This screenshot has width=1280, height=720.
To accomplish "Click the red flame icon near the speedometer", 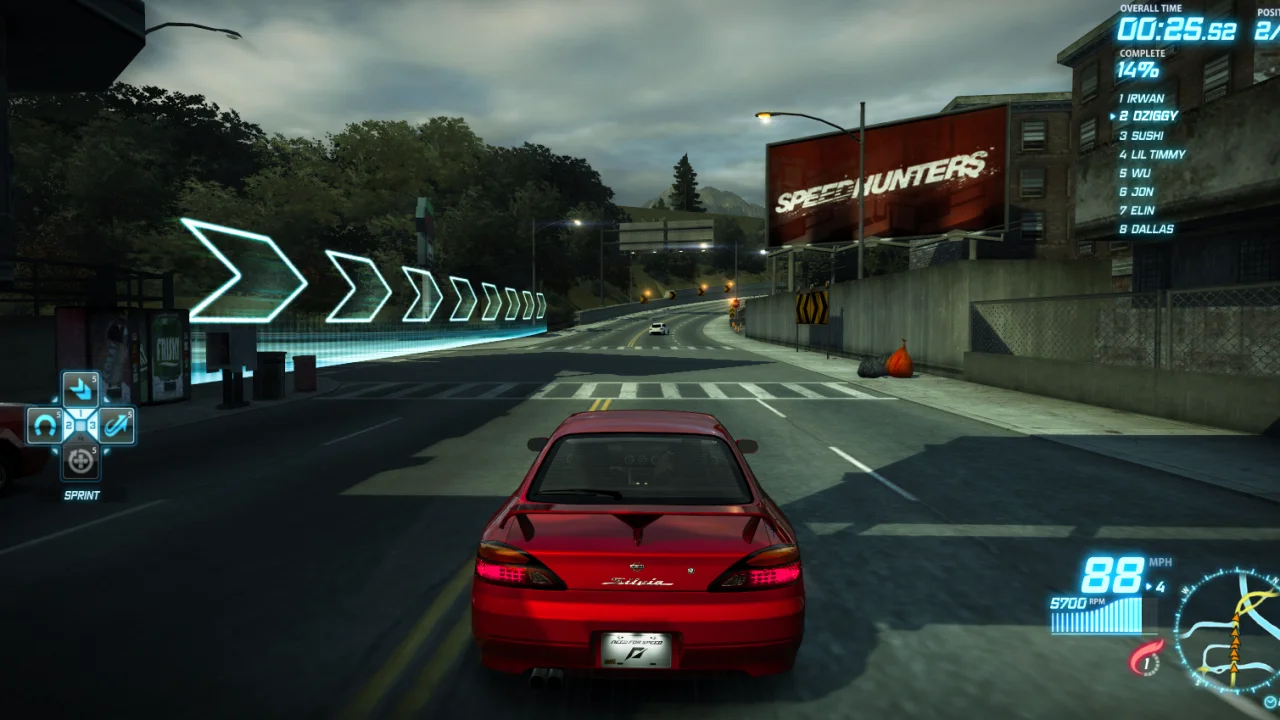I will (1146, 658).
